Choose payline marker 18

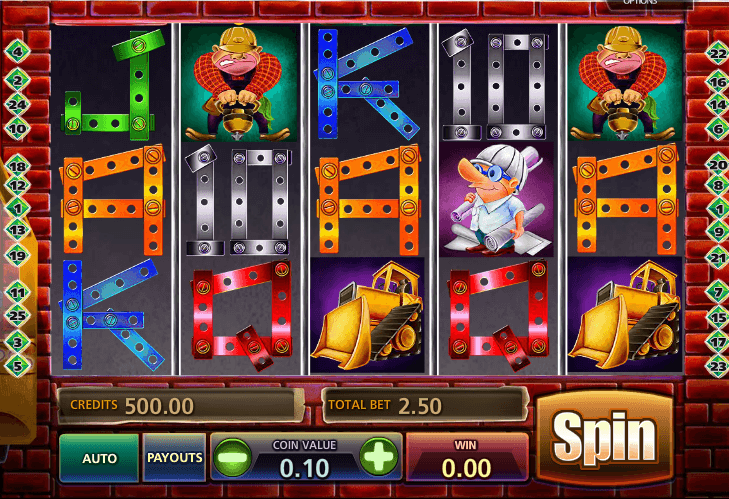17,166
